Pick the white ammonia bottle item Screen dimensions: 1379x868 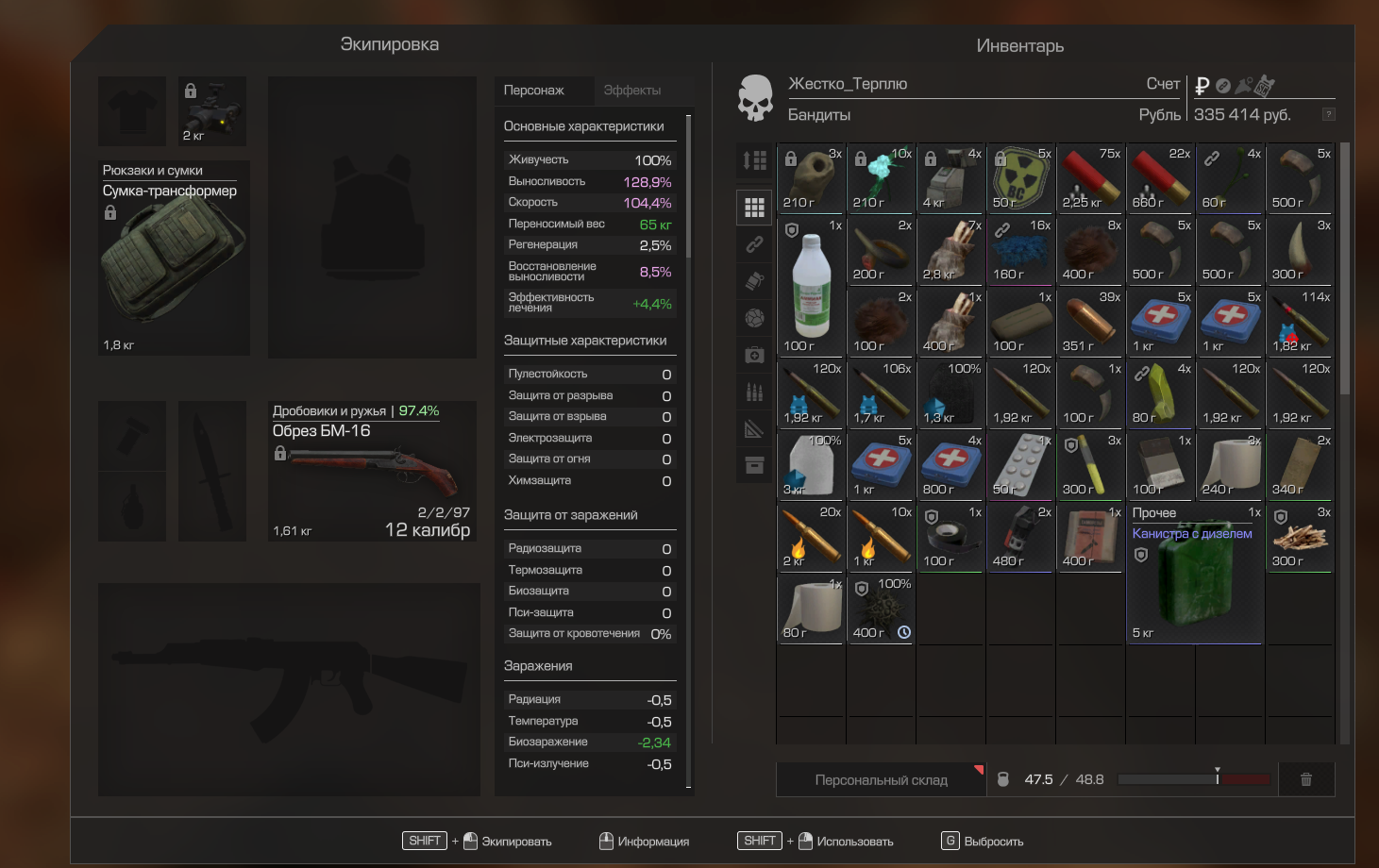point(811,286)
